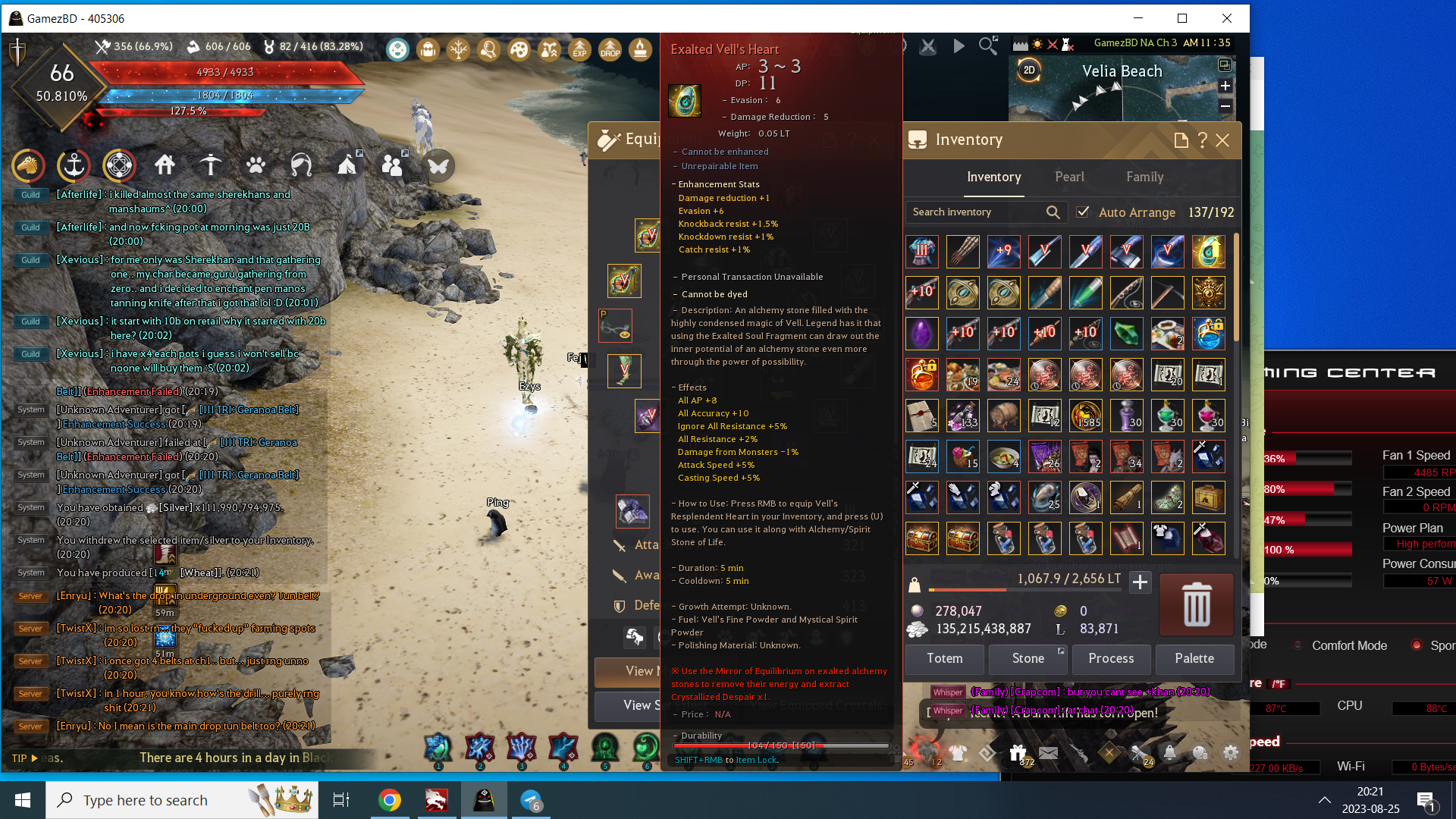
Task: Switch to the Pearl inventory tab
Action: pos(1069,177)
